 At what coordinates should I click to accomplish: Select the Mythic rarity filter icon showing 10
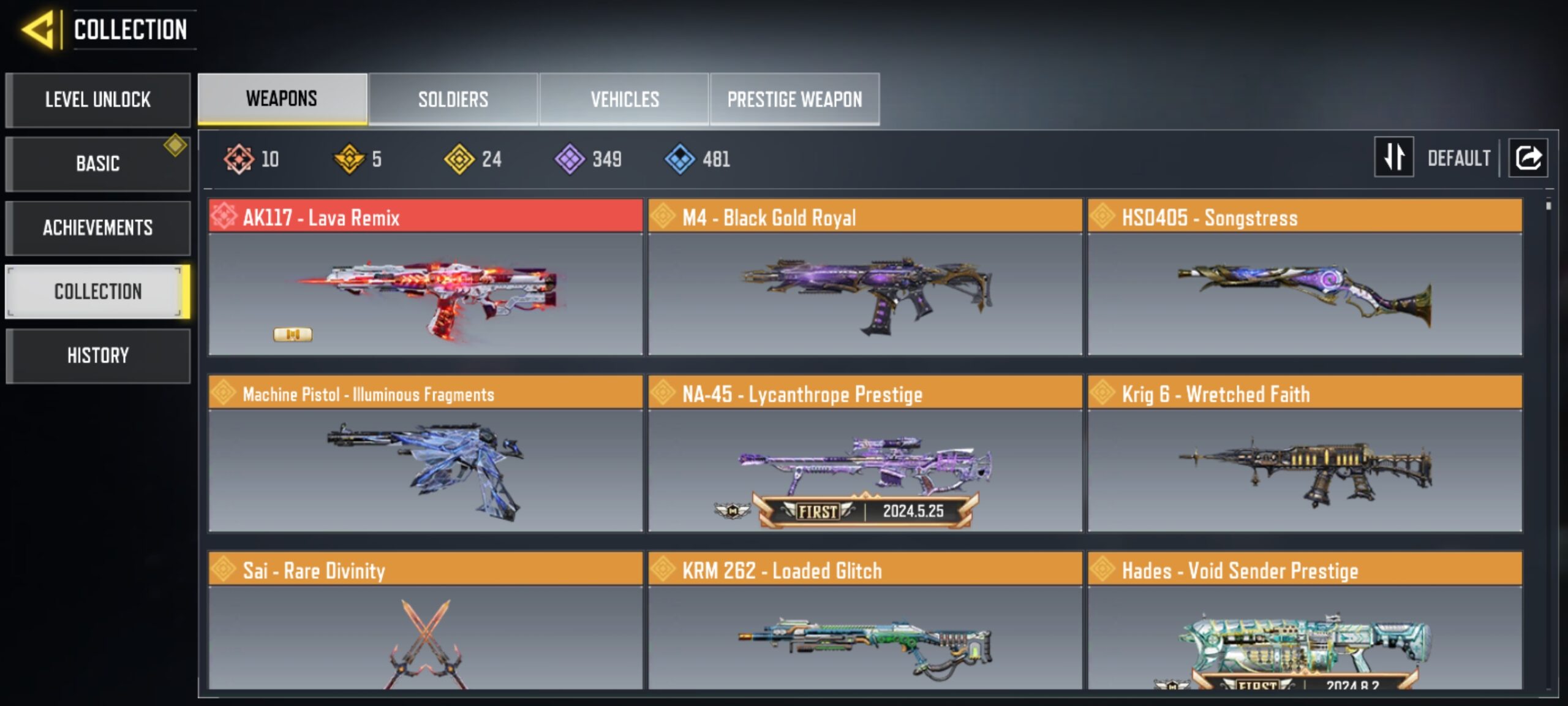(x=239, y=158)
